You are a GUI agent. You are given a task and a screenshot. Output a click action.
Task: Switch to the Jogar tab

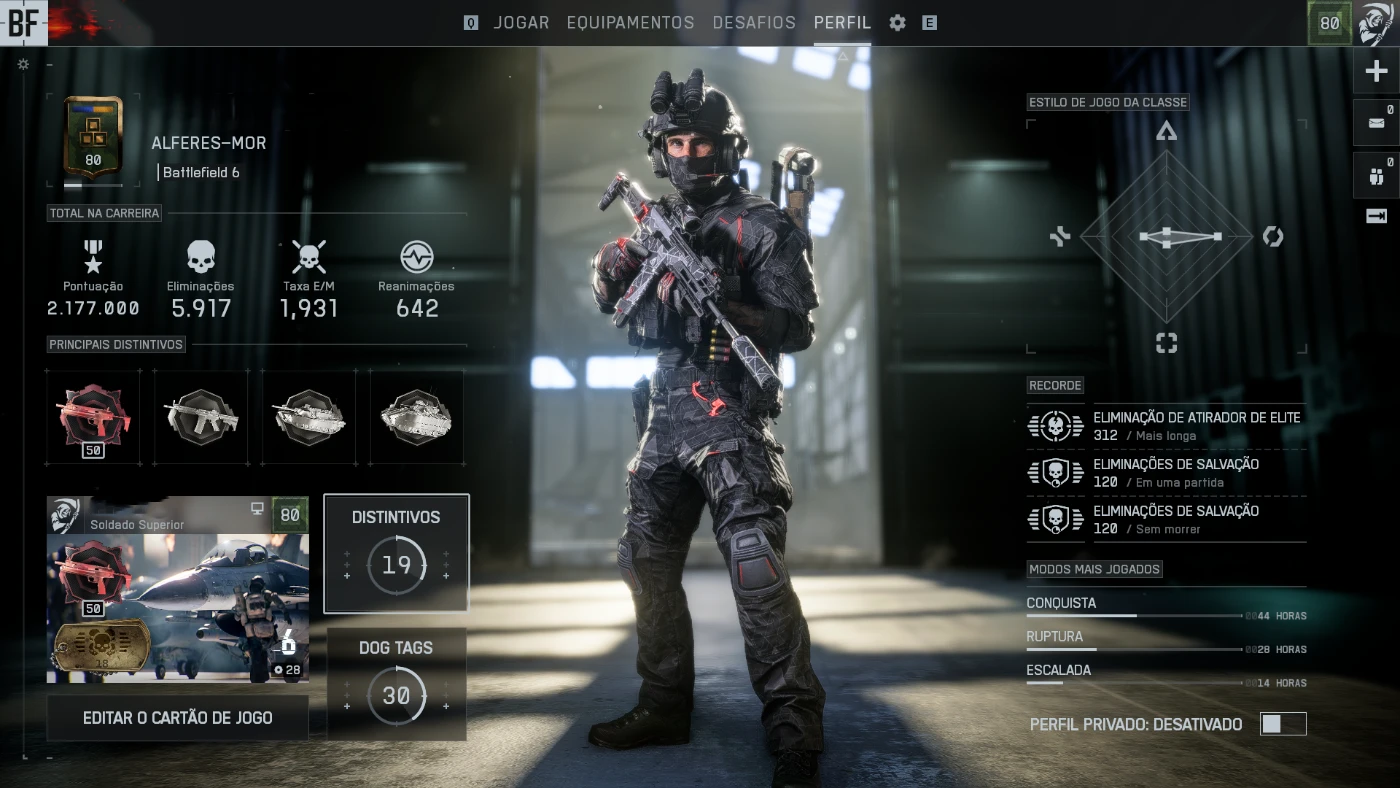pos(521,23)
